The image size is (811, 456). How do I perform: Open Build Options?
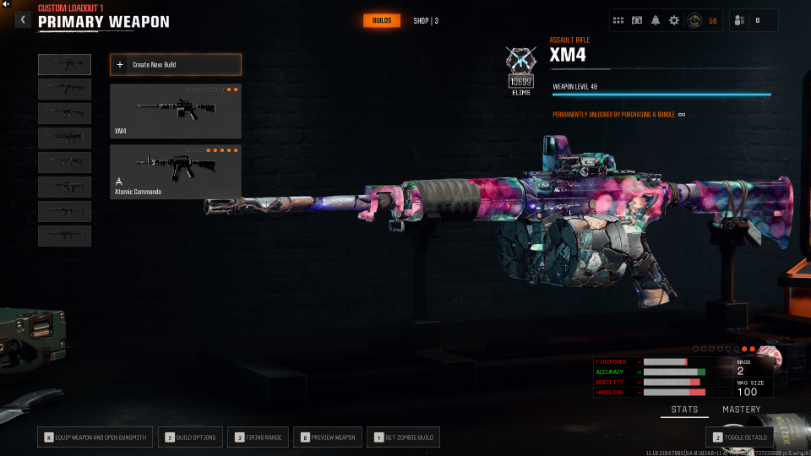(x=192, y=437)
